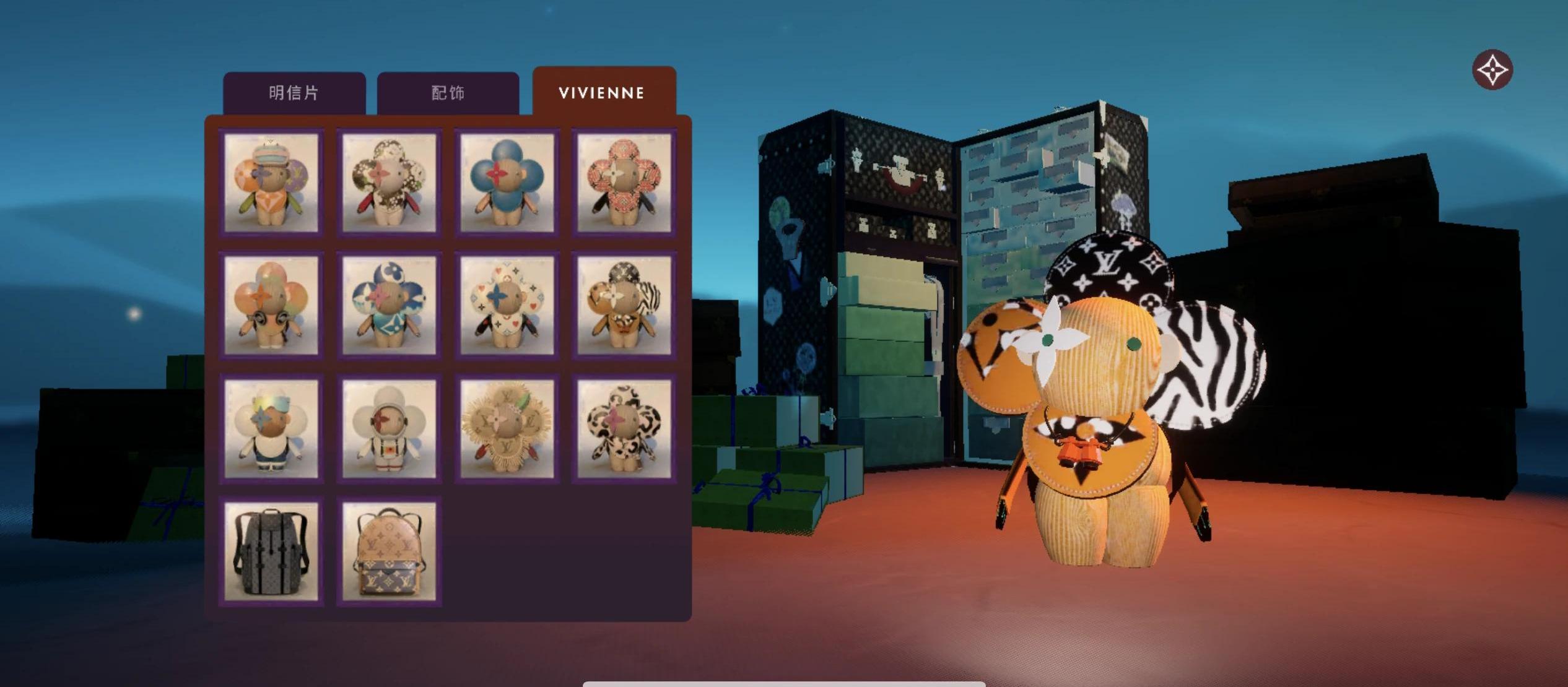Viewport: 1568px width, 687px height.
Task: Switch to the 明信片 postcards tab
Action: point(294,93)
